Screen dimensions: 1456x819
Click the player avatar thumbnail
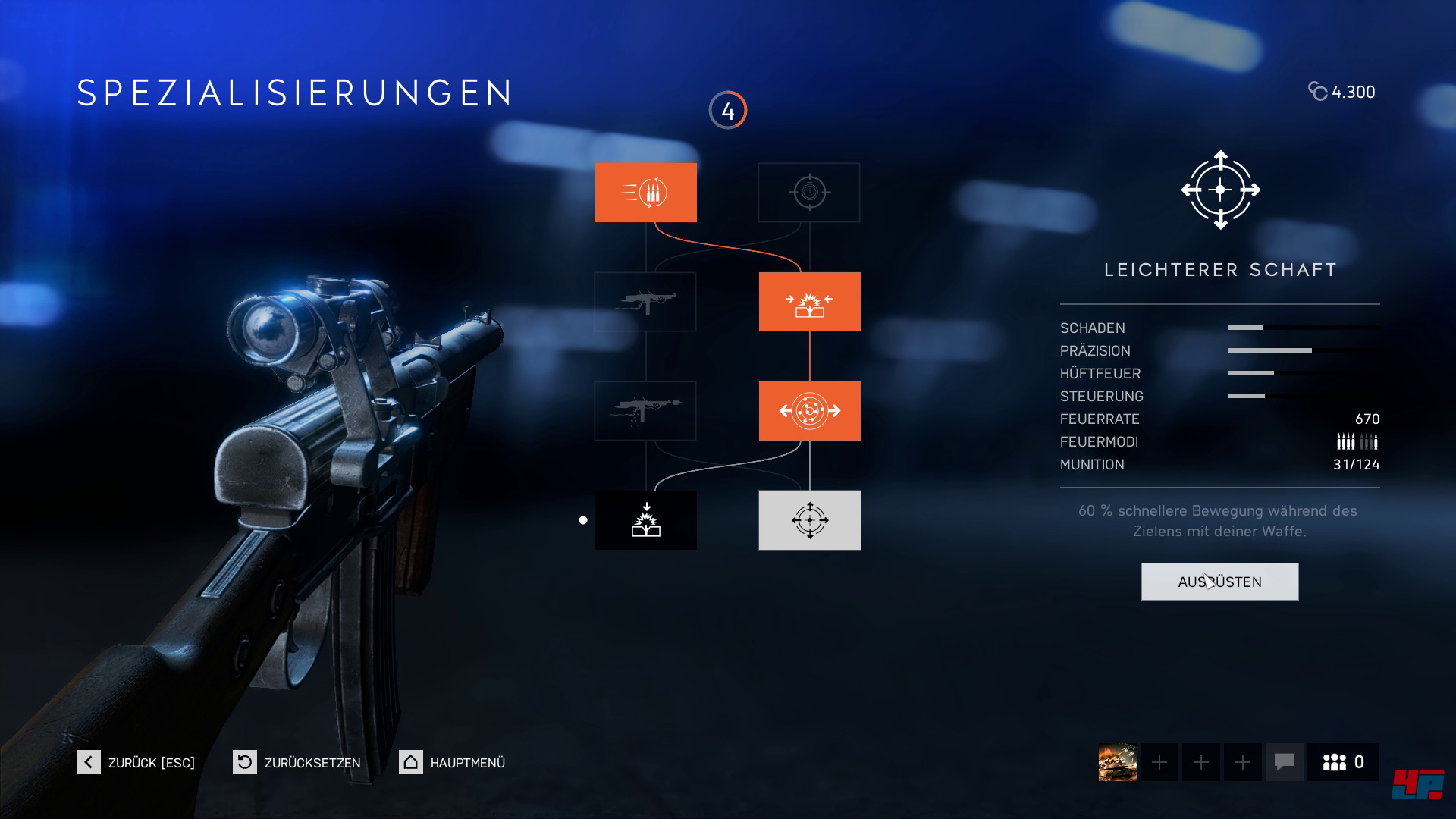[x=1117, y=762]
